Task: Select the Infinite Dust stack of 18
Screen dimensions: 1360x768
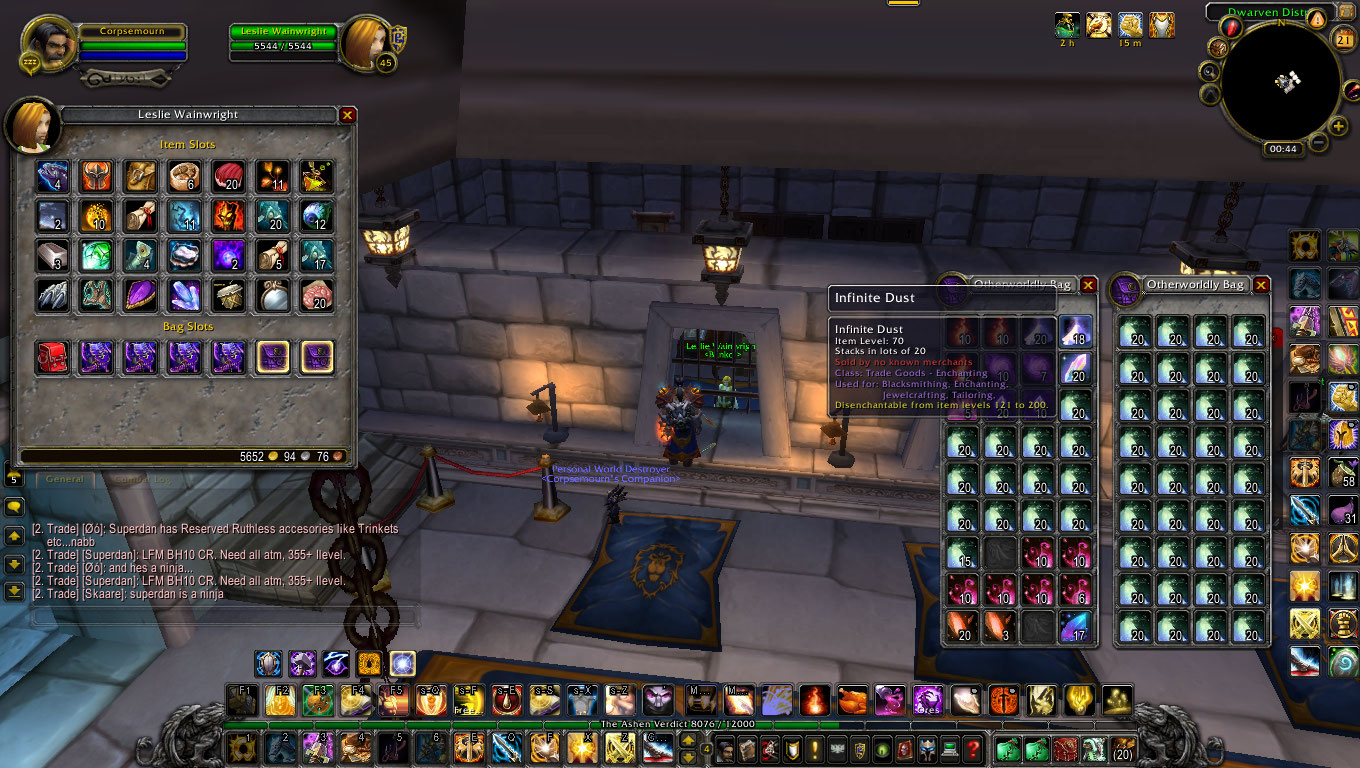Action: pos(1075,332)
